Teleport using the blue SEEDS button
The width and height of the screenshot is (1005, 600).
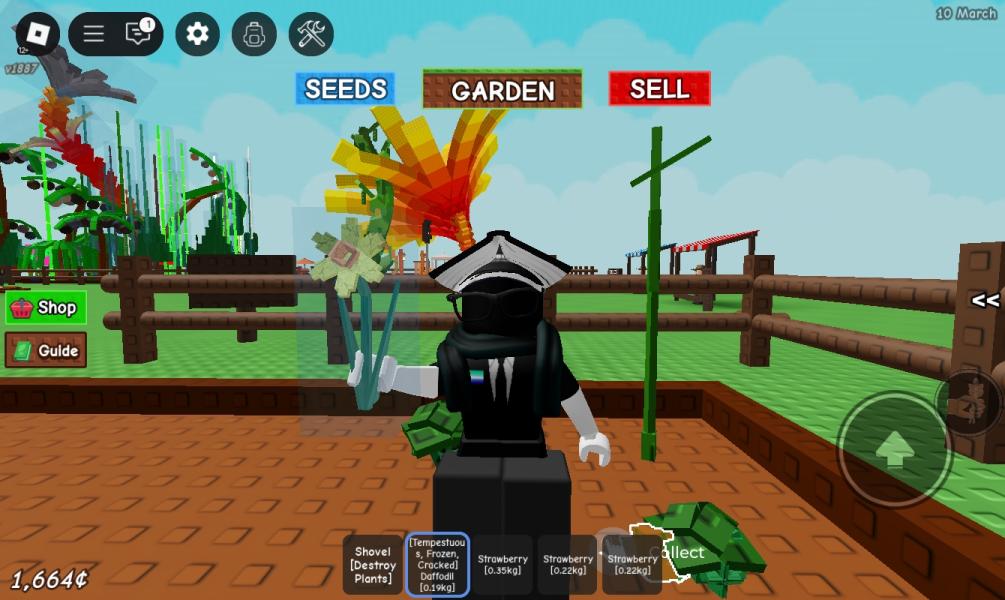point(345,89)
